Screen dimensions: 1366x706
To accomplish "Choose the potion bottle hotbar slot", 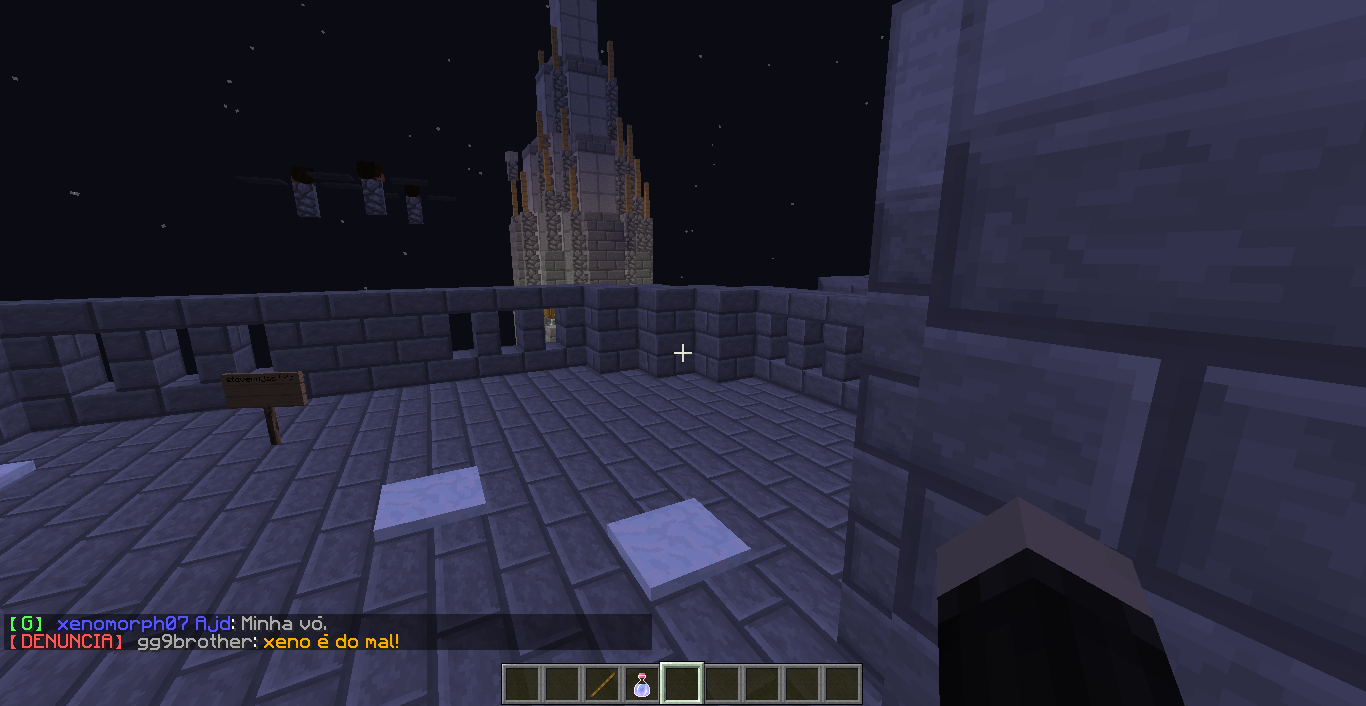I will coord(642,684).
